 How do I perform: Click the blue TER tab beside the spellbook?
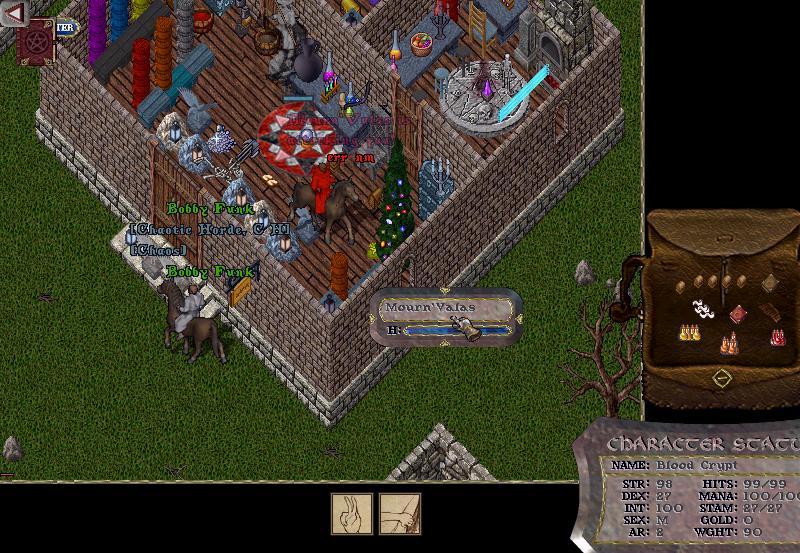pyautogui.click(x=66, y=28)
